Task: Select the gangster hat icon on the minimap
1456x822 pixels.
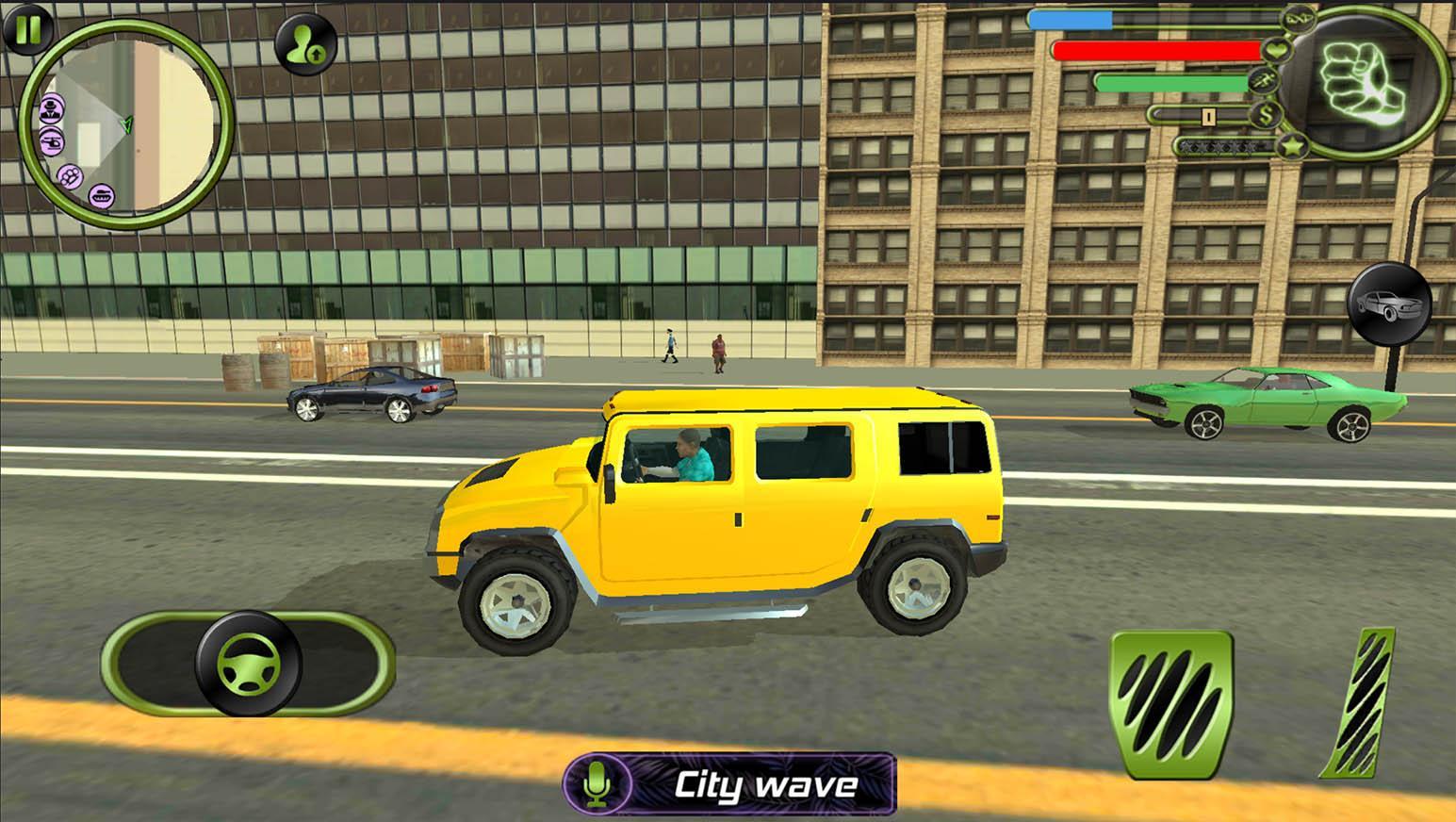Action: point(52,107)
